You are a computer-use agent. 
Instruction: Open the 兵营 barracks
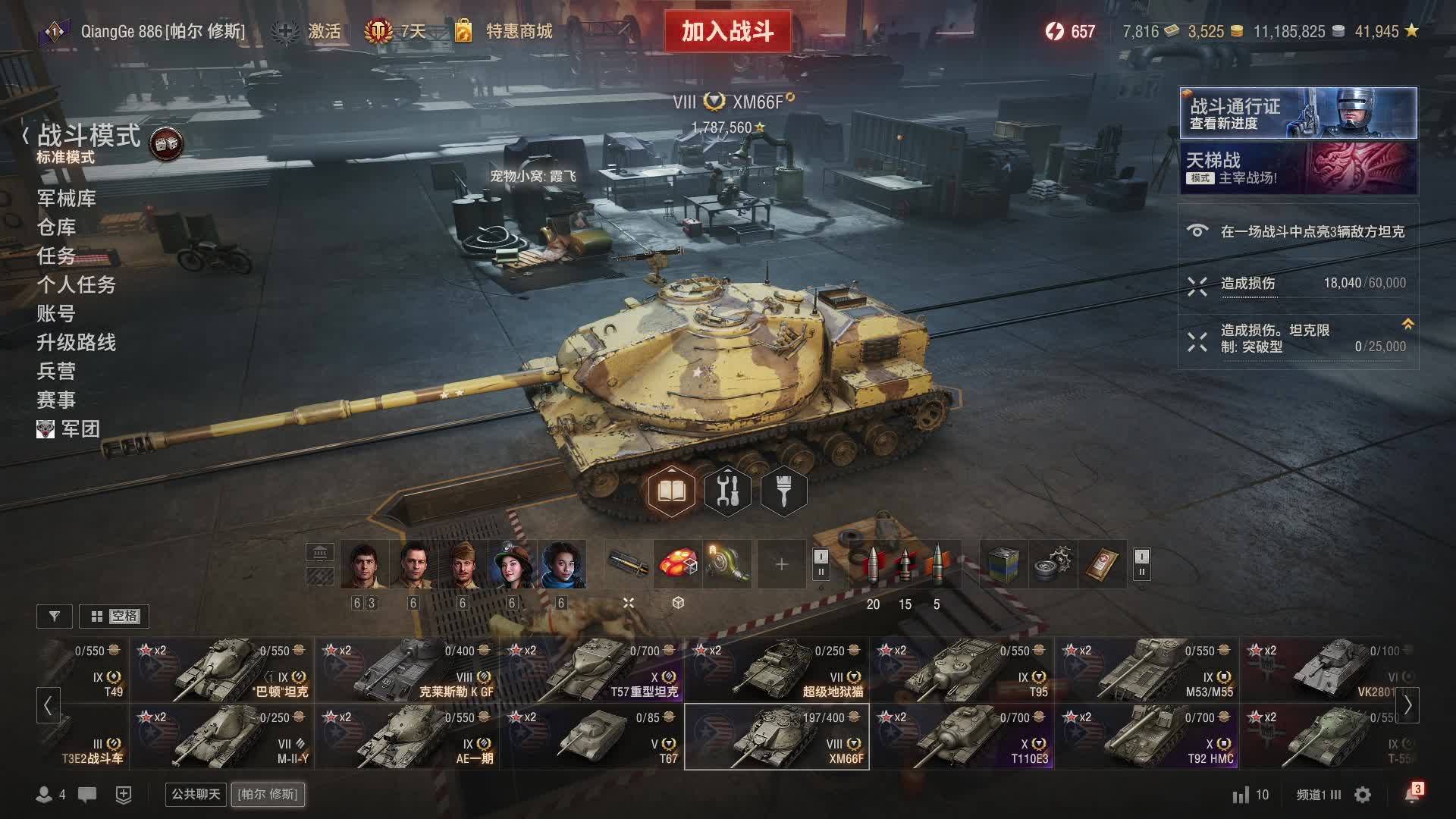tap(57, 372)
